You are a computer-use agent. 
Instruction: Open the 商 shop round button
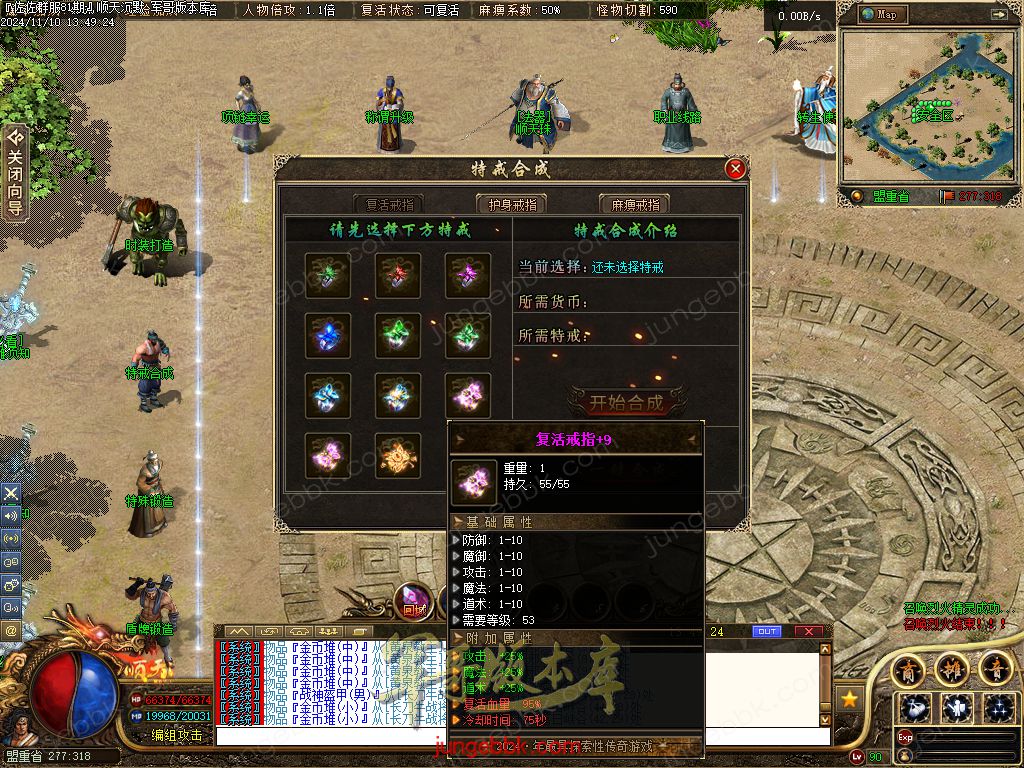pos(908,668)
